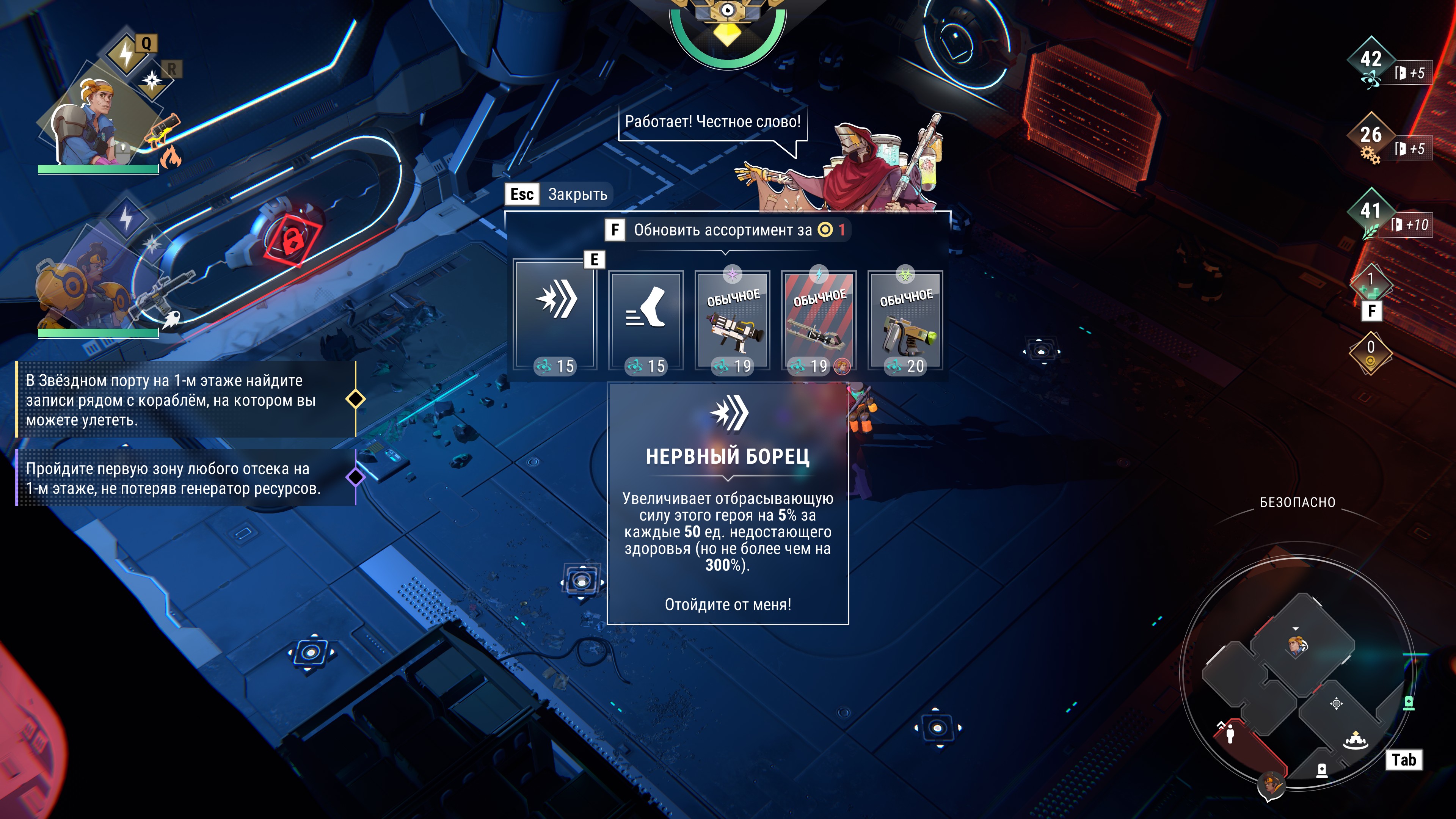Screen dimensions: 1456x819
Task: Choose the red-striped common weapon card
Action: point(819,321)
